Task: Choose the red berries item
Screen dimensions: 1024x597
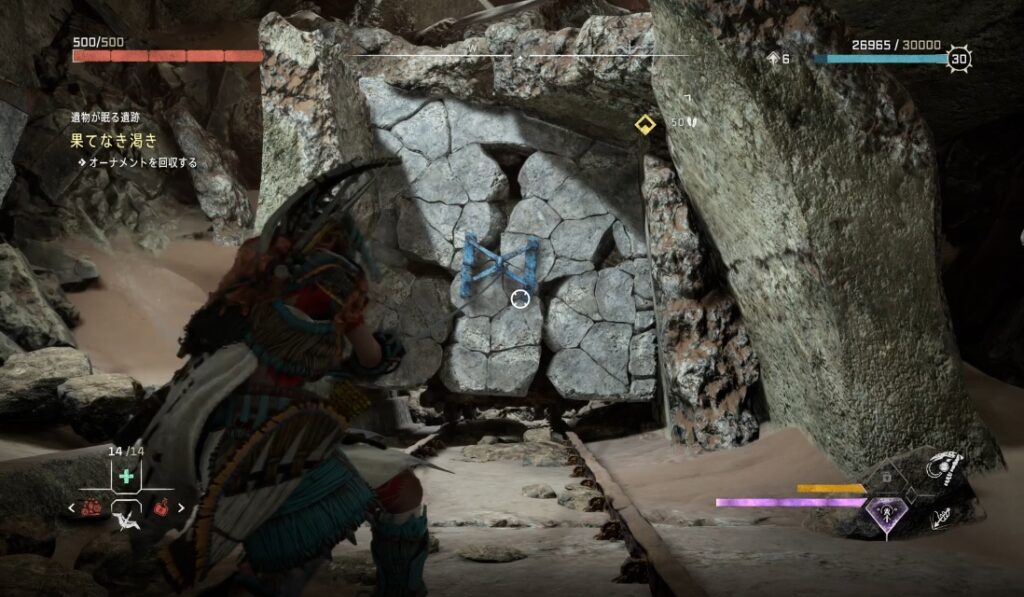Action: [x=92, y=508]
